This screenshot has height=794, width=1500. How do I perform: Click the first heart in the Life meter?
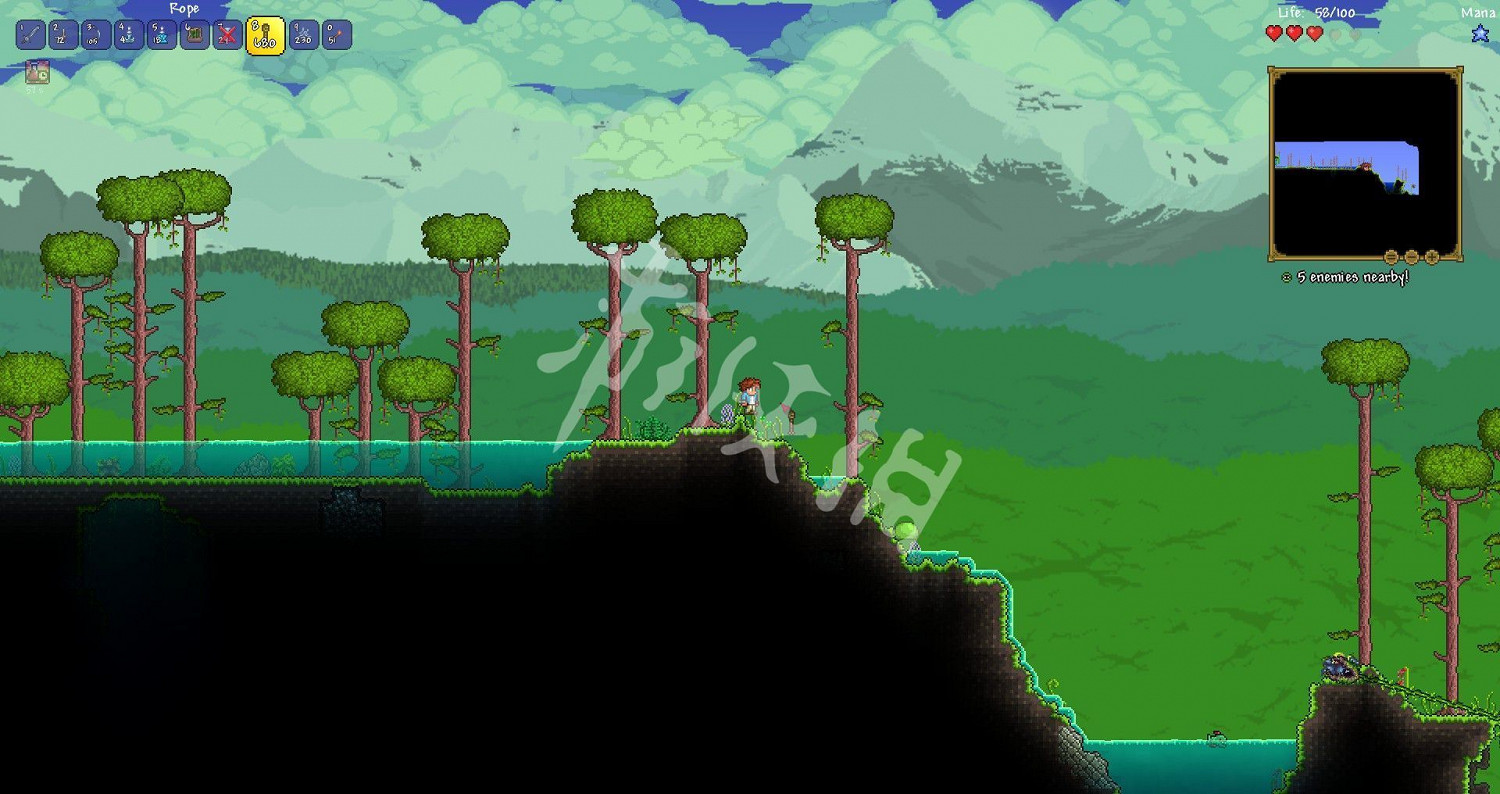pyautogui.click(x=1273, y=32)
